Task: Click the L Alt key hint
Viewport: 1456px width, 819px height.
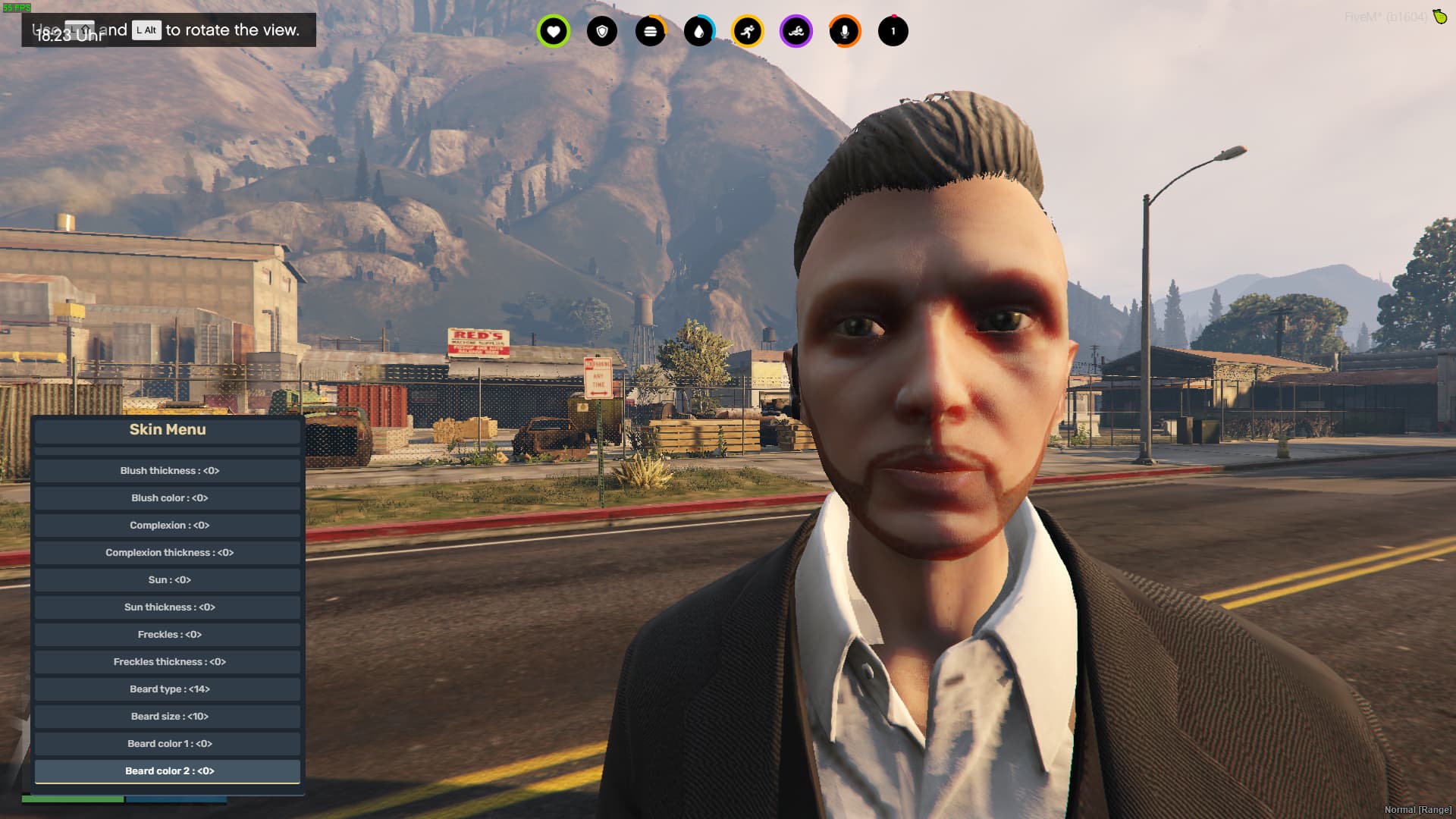Action: pos(146,31)
